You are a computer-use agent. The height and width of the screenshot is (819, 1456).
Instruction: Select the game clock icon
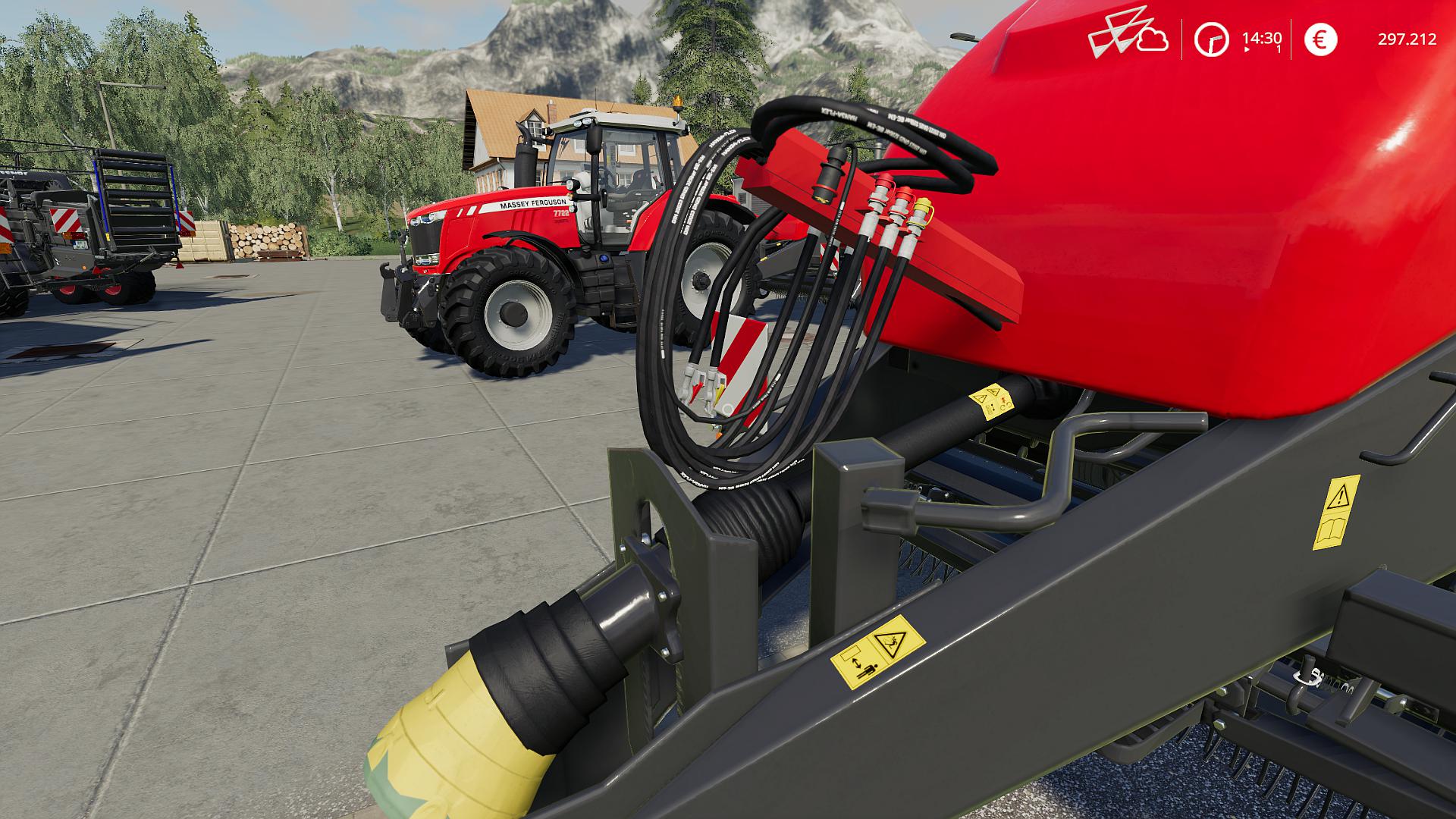click(x=1211, y=39)
